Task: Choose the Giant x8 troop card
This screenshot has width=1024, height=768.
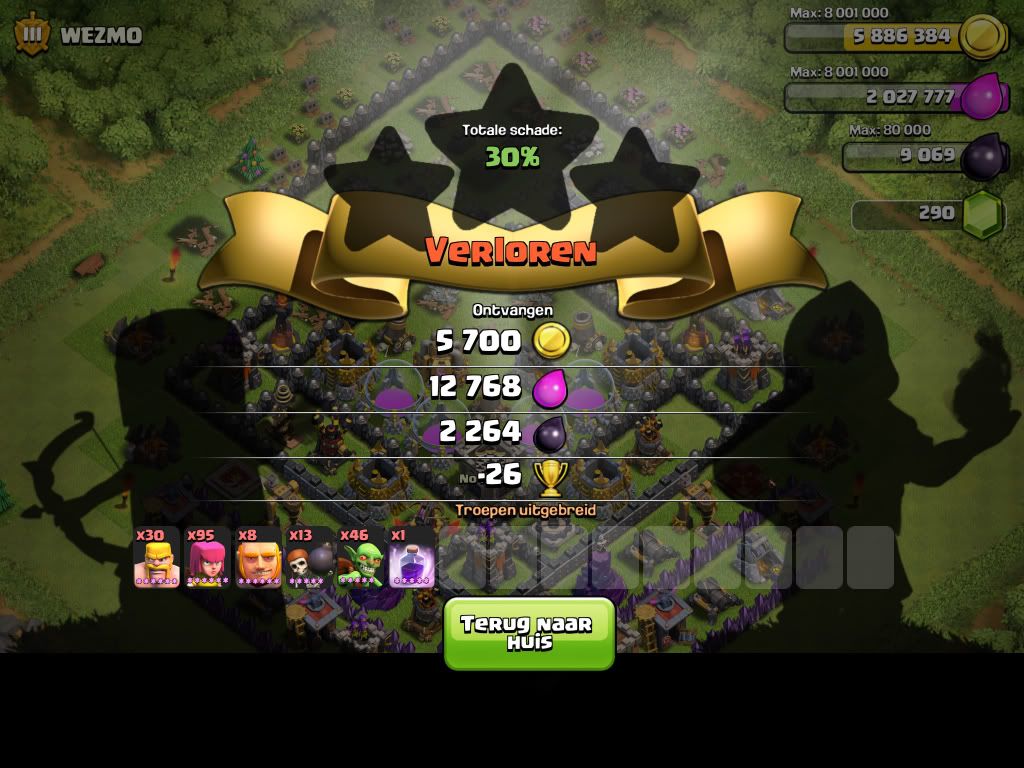Action: (x=259, y=557)
